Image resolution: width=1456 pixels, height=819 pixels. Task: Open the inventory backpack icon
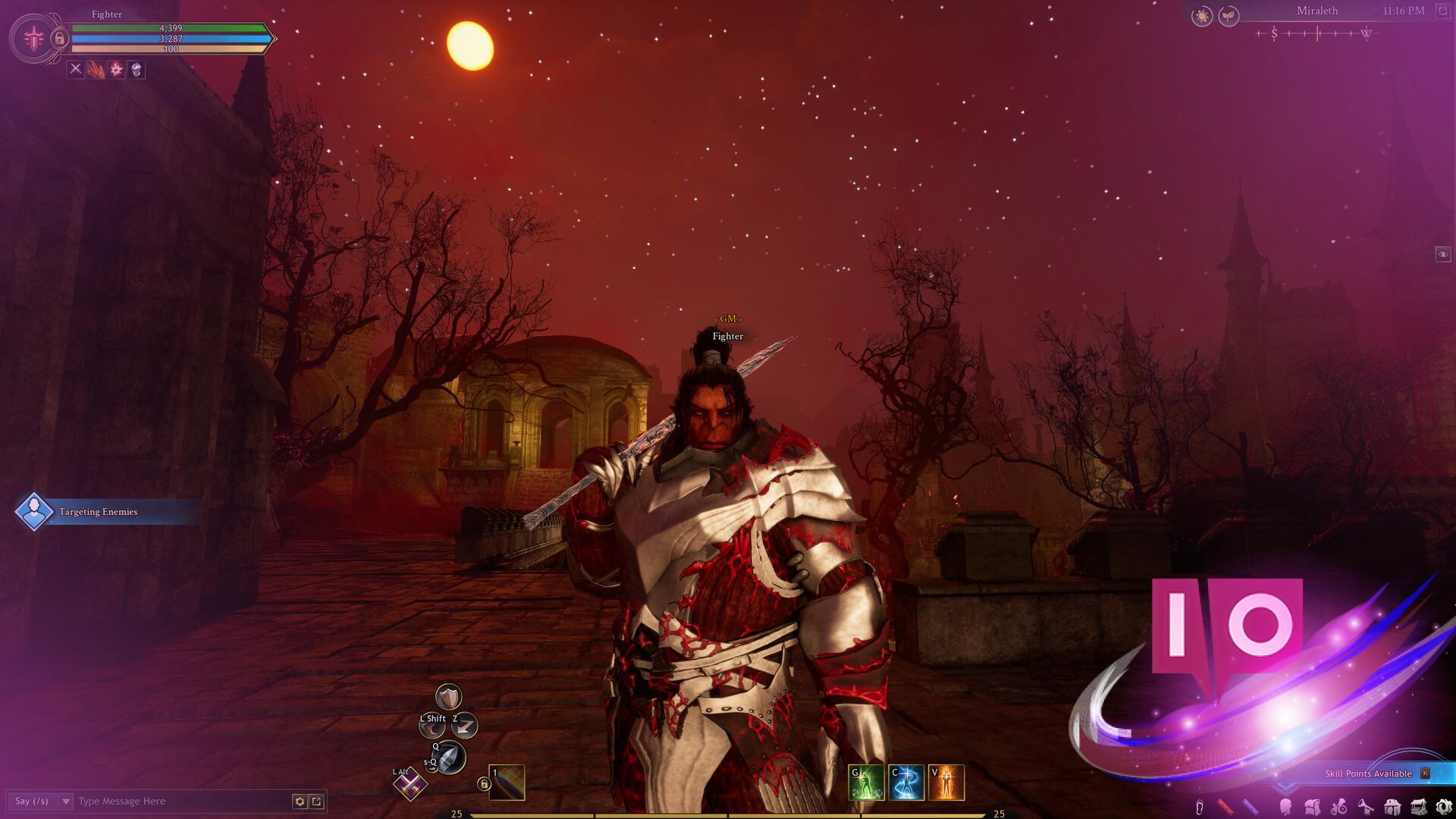(x=1313, y=807)
